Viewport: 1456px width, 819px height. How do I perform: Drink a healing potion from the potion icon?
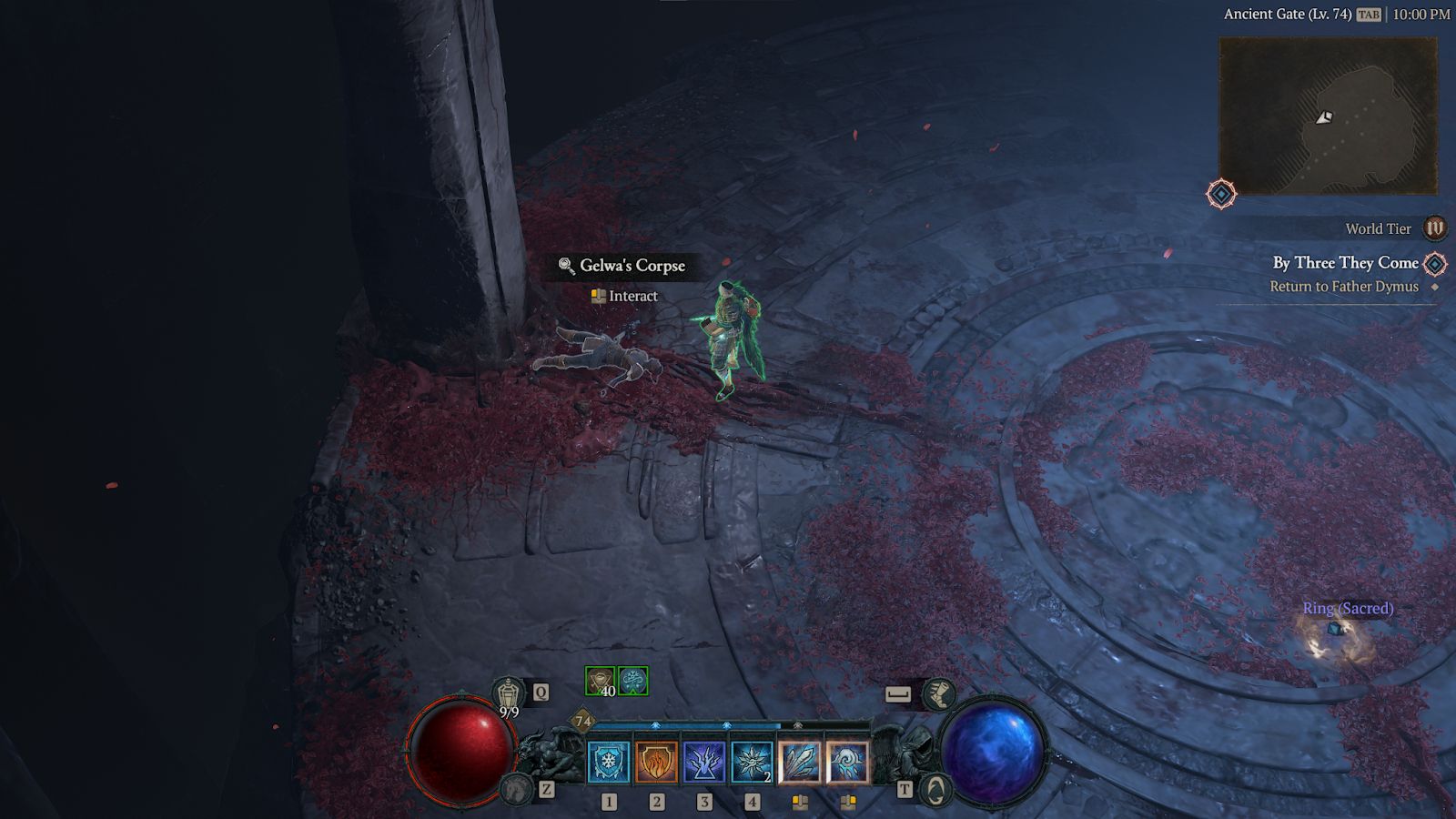pyautogui.click(x=509, y=694)
